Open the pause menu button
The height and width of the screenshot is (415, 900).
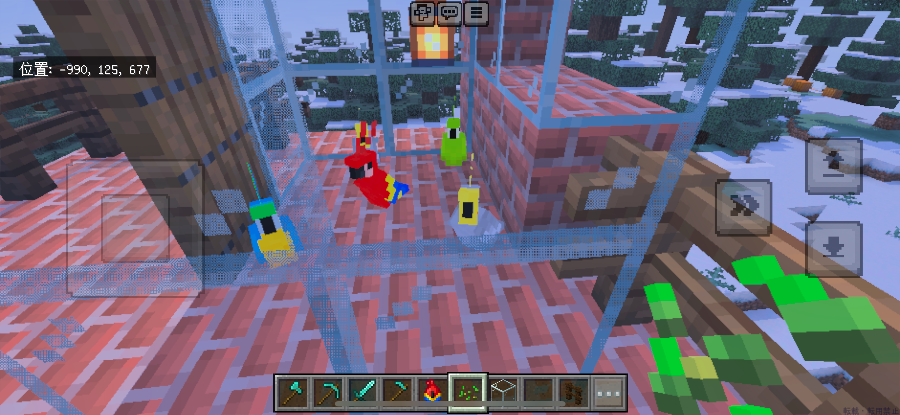pos(476,13)
